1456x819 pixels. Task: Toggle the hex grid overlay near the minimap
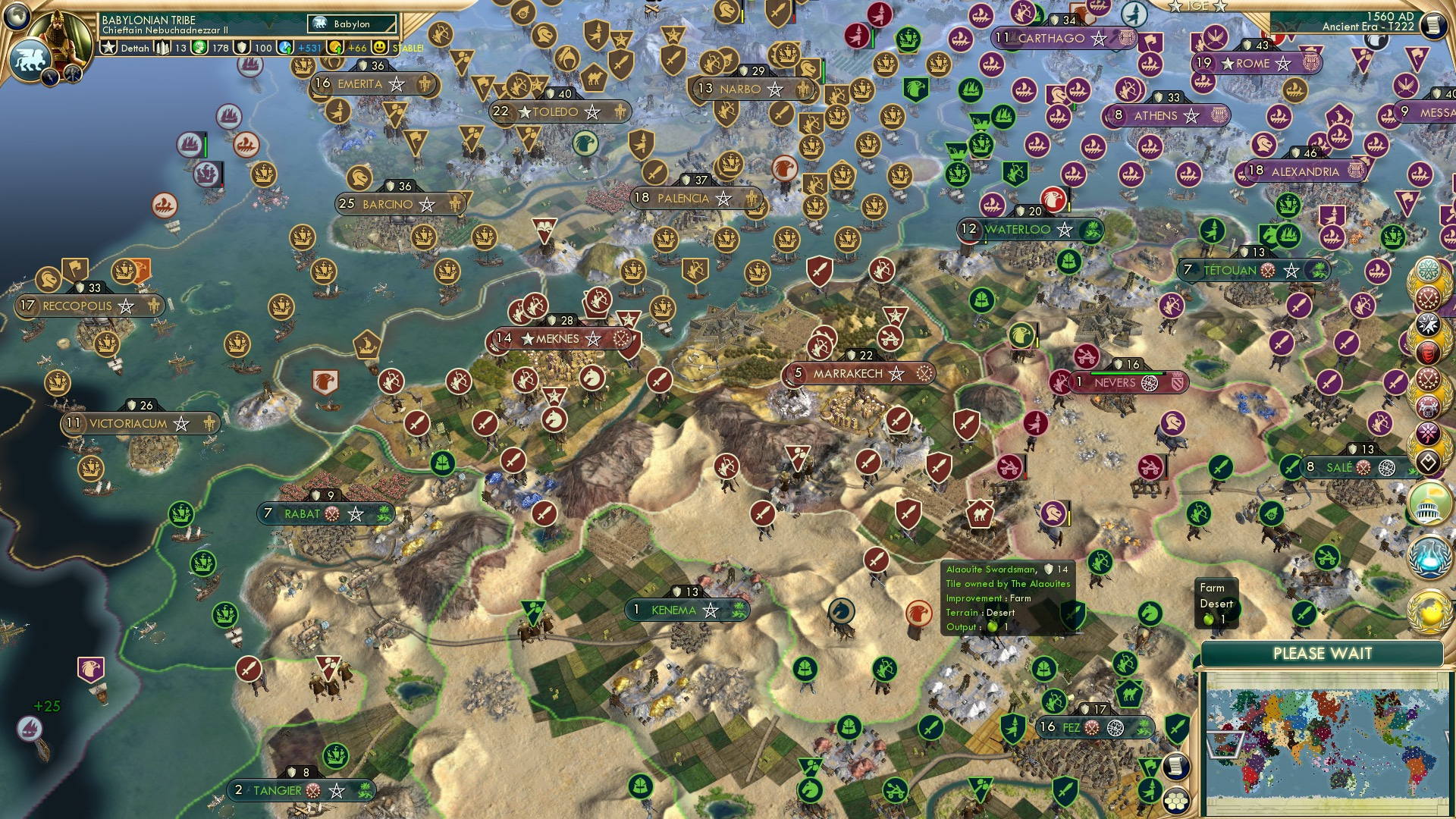pos(1176,801)
